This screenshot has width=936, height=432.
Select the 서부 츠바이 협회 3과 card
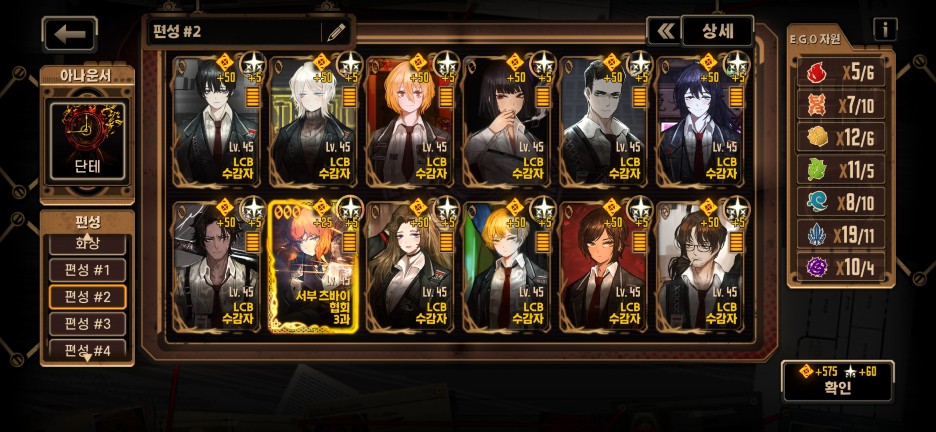[x=313, y=266]
